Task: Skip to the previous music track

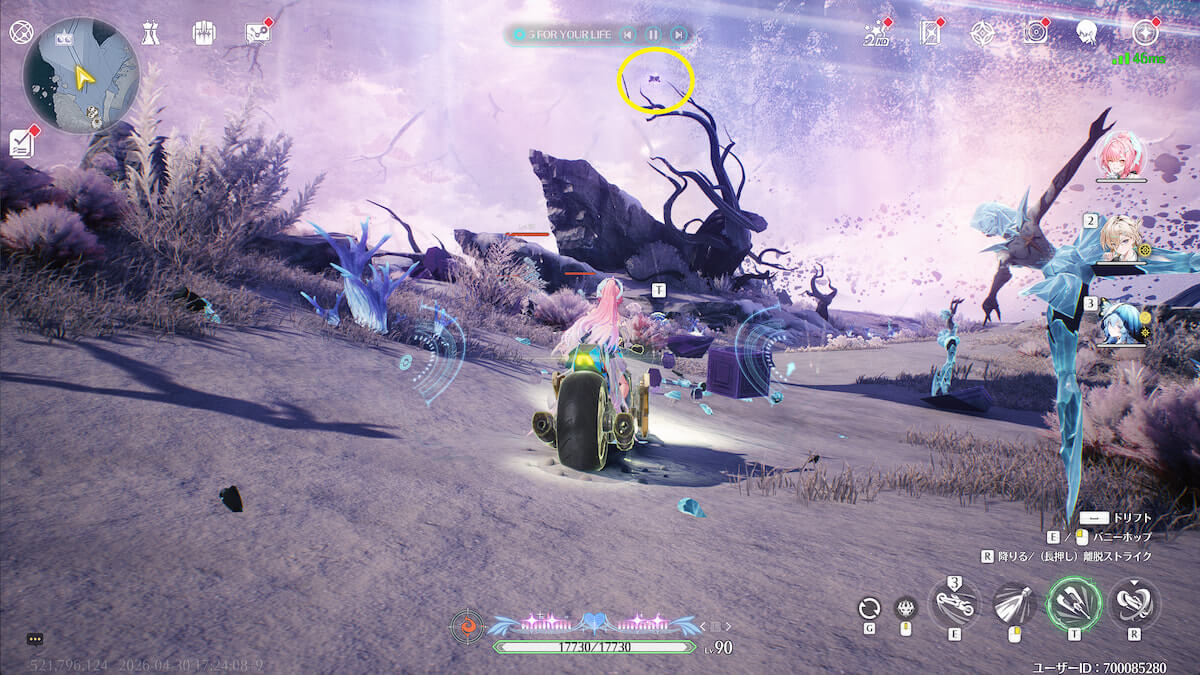Action: point(627,35)
